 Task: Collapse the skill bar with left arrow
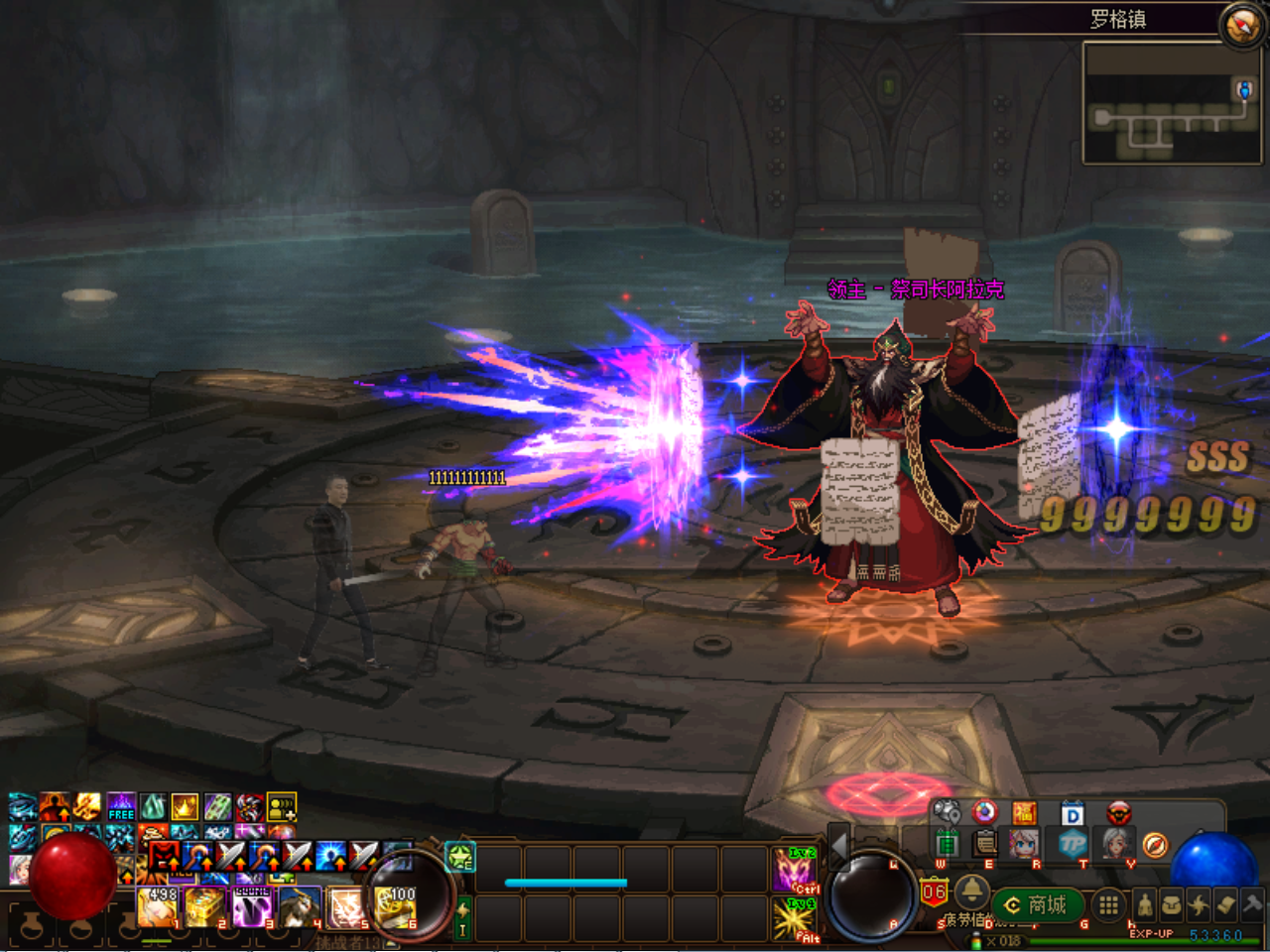click(x=838, y=847)
